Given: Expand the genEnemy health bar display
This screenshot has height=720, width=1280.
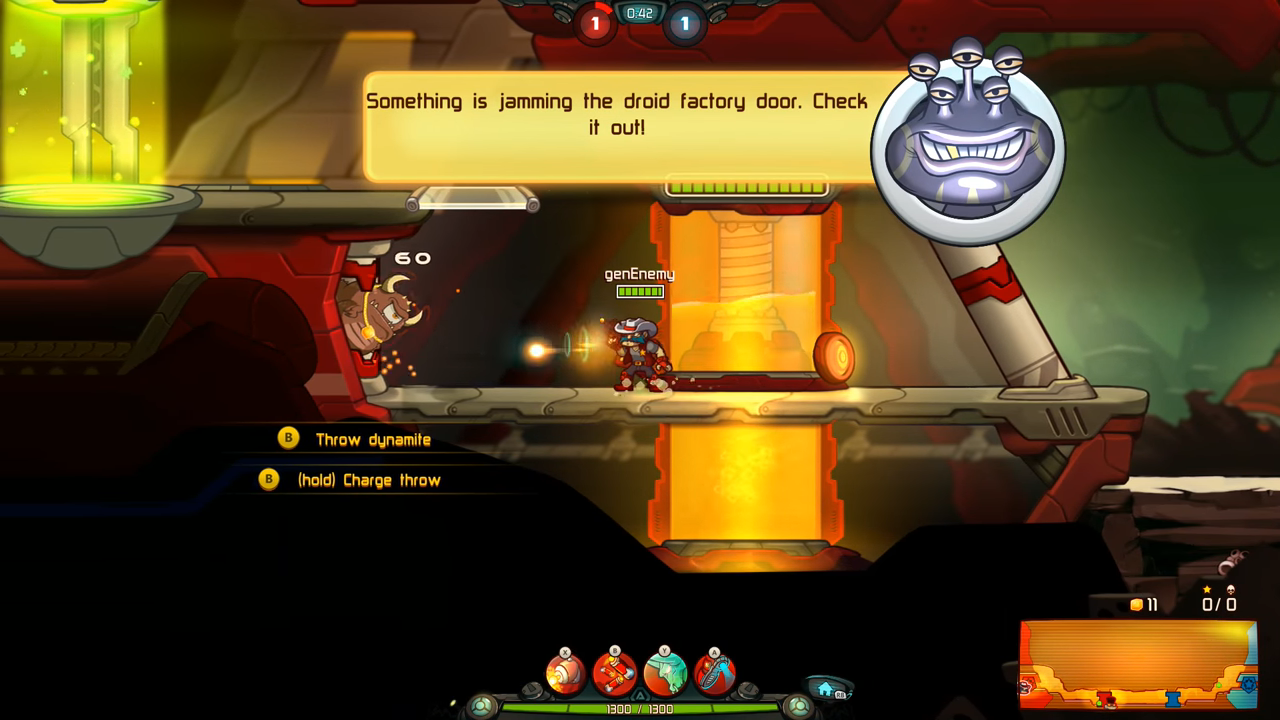Looking at the screenshot, I should (639, 291).
